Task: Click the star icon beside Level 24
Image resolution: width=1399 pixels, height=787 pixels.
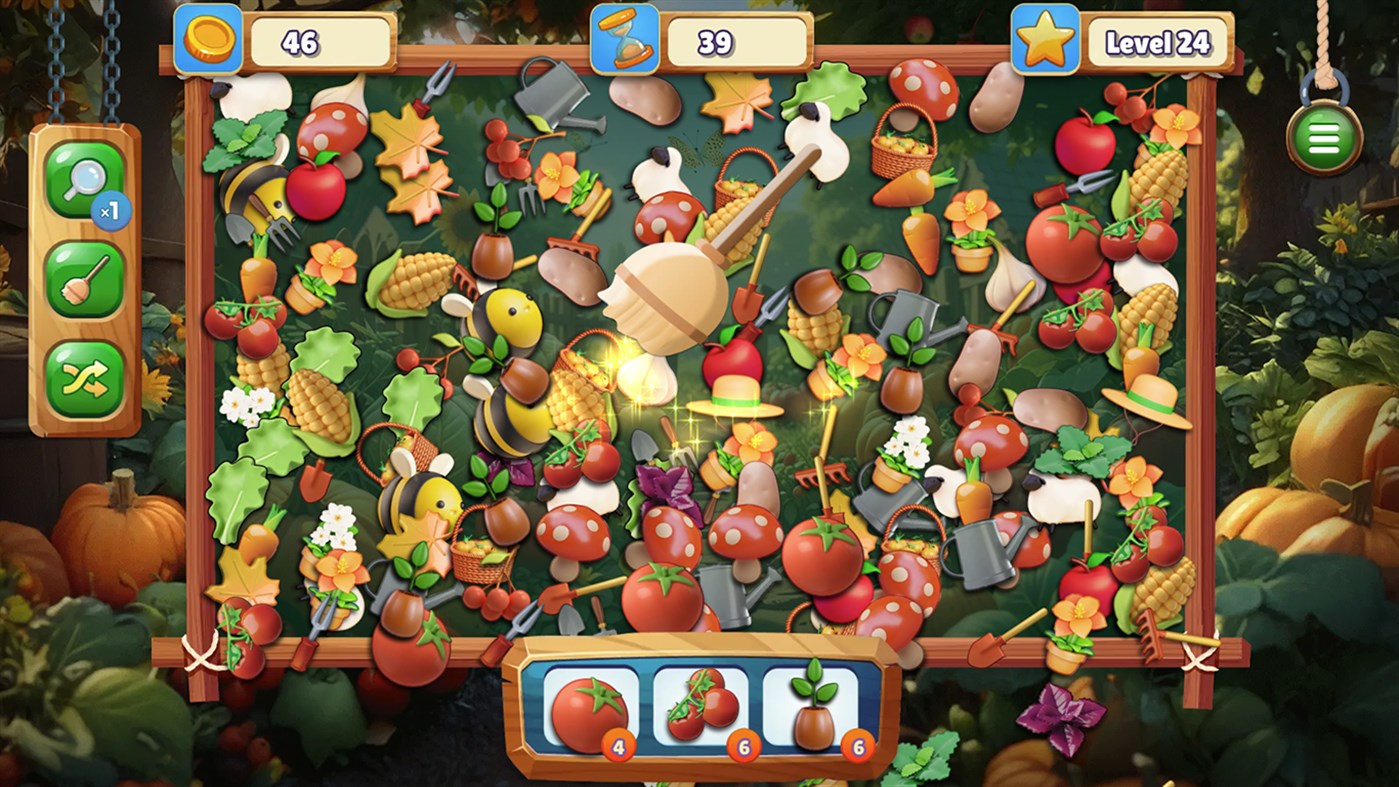Action: [x=1043, y=37]
